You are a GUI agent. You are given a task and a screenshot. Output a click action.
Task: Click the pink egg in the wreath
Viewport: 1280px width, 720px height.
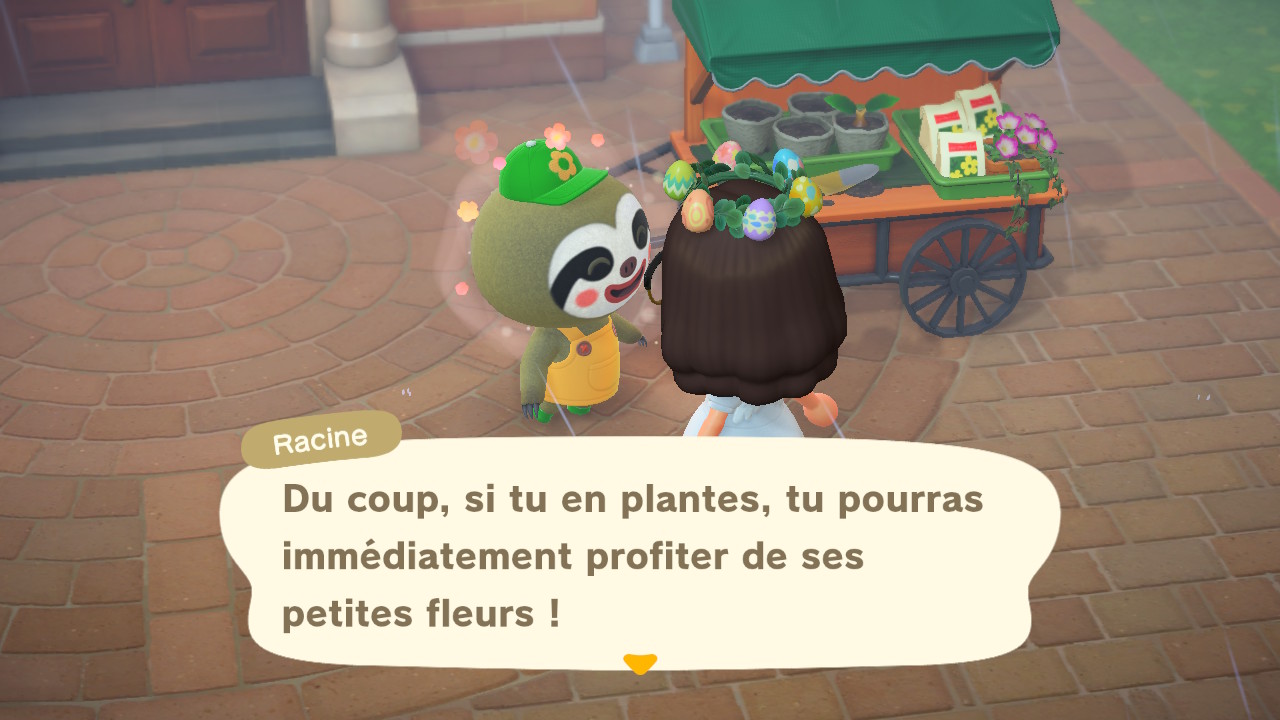pyautogui.click(x=725, y=155)
